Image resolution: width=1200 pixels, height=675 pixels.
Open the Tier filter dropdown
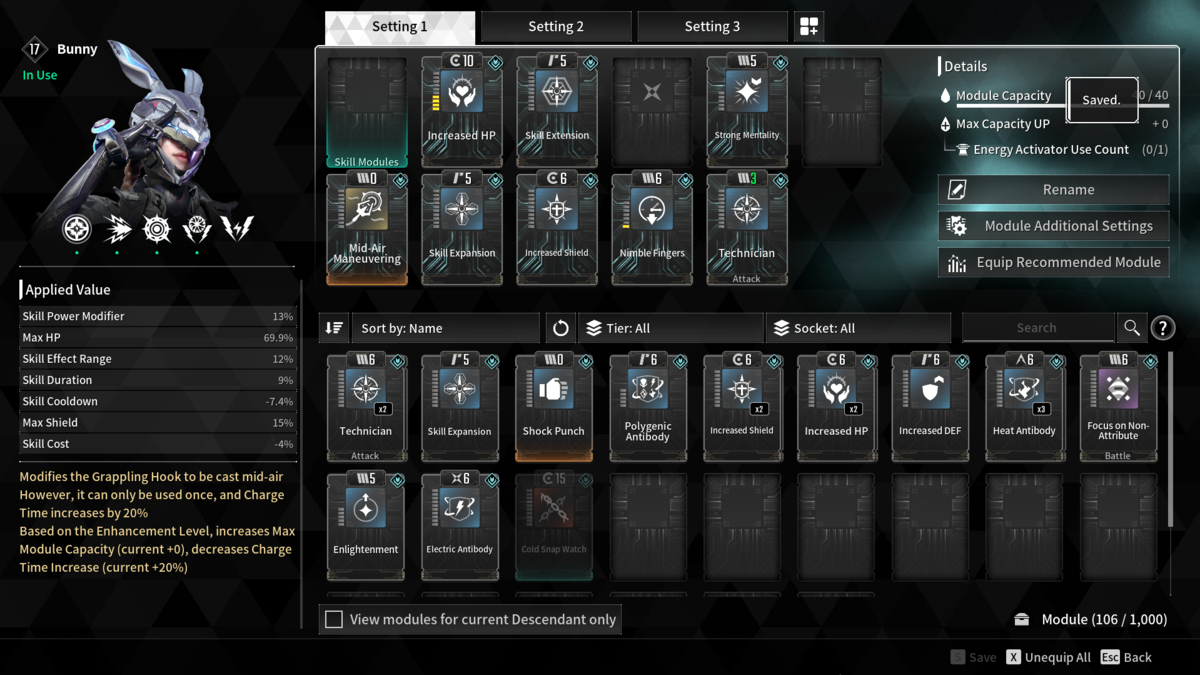point(670,328)
